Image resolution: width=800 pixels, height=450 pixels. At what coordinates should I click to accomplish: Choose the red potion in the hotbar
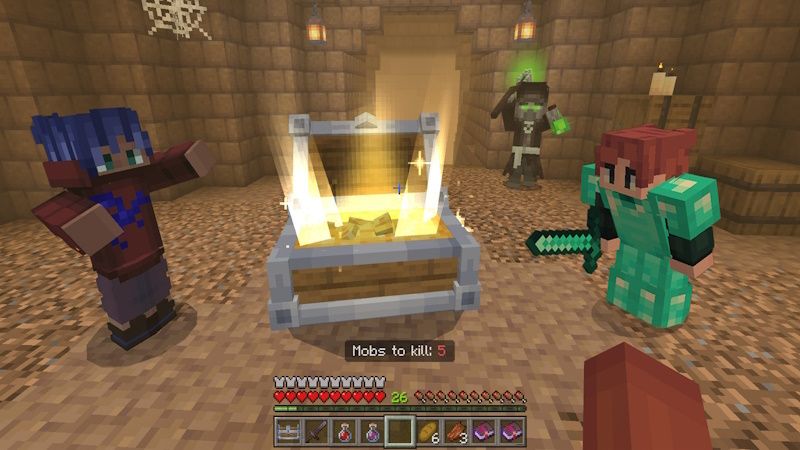pos(344,432)
